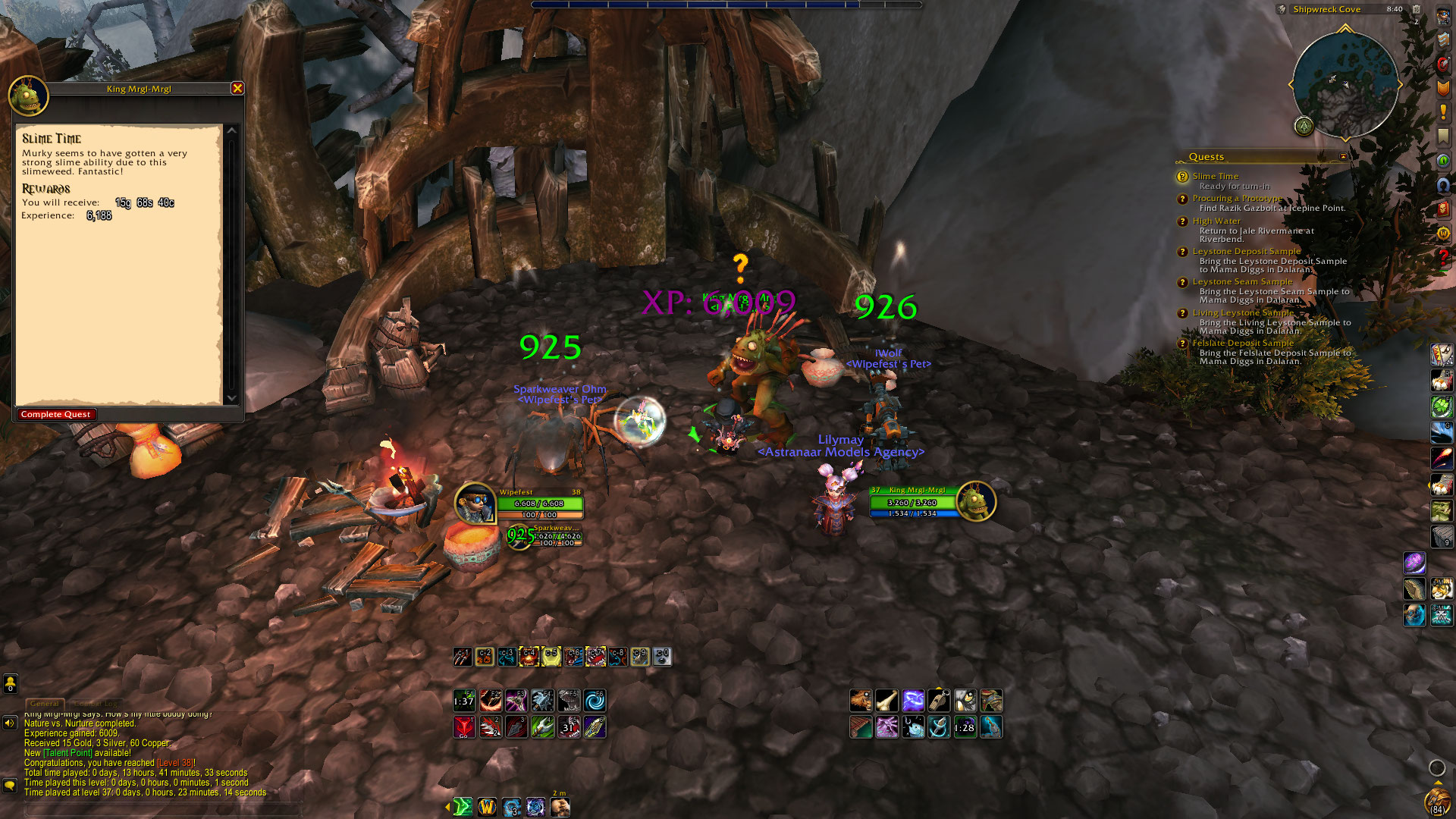
Task: Close the King Mrgl-Mrgl quest window
Action: click(x=237, y=89)
